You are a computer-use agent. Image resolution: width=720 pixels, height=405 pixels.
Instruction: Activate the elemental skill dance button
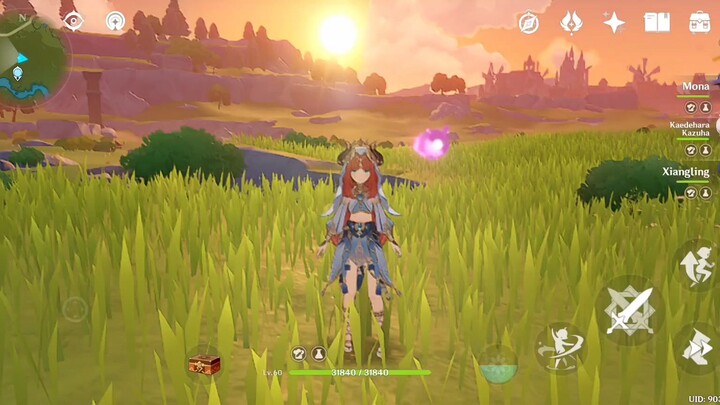[560, 347]
